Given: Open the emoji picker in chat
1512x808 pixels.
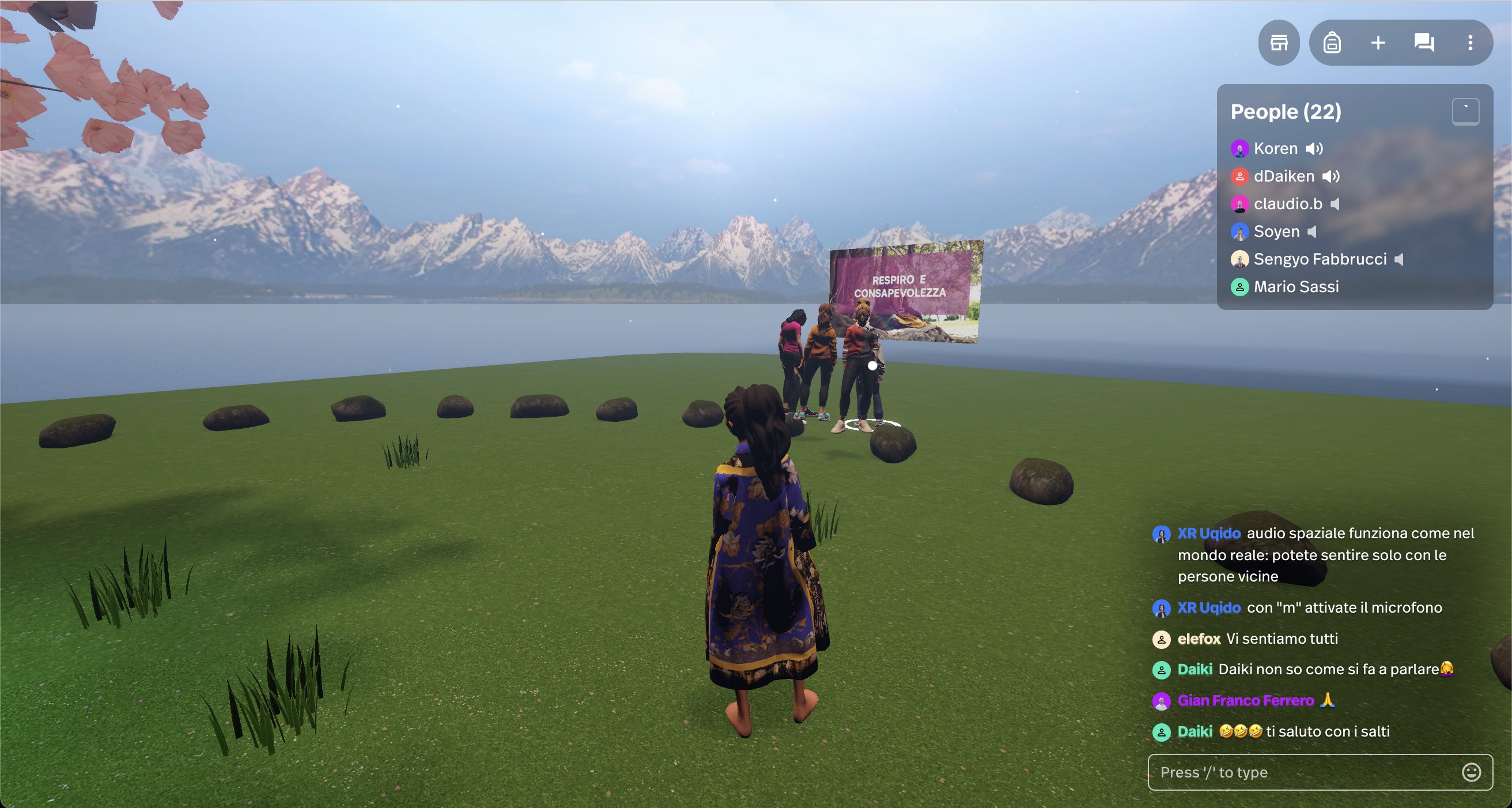Looking at the screenshot, I should (x=1471, y=772).
